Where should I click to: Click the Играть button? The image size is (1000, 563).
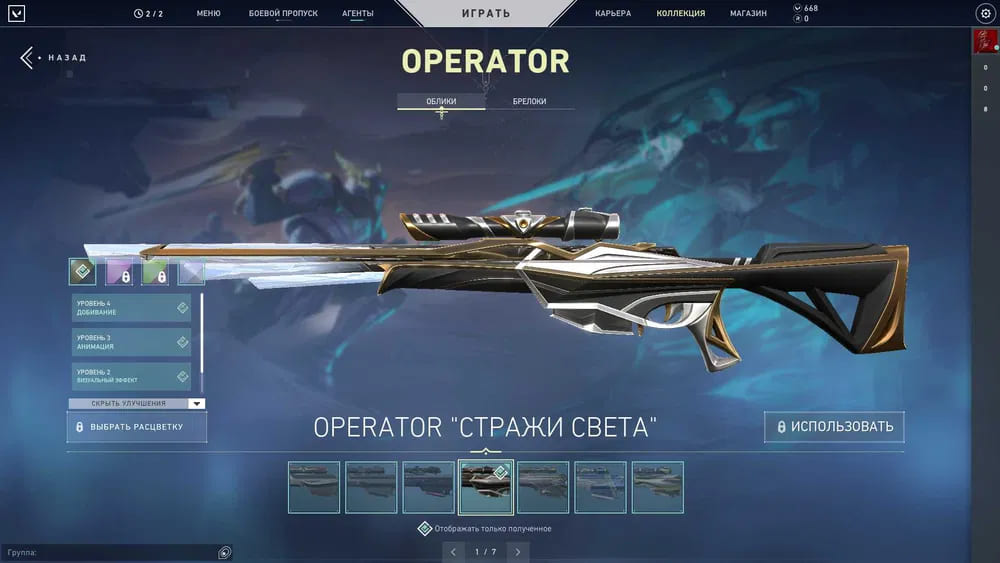point(485,13)
